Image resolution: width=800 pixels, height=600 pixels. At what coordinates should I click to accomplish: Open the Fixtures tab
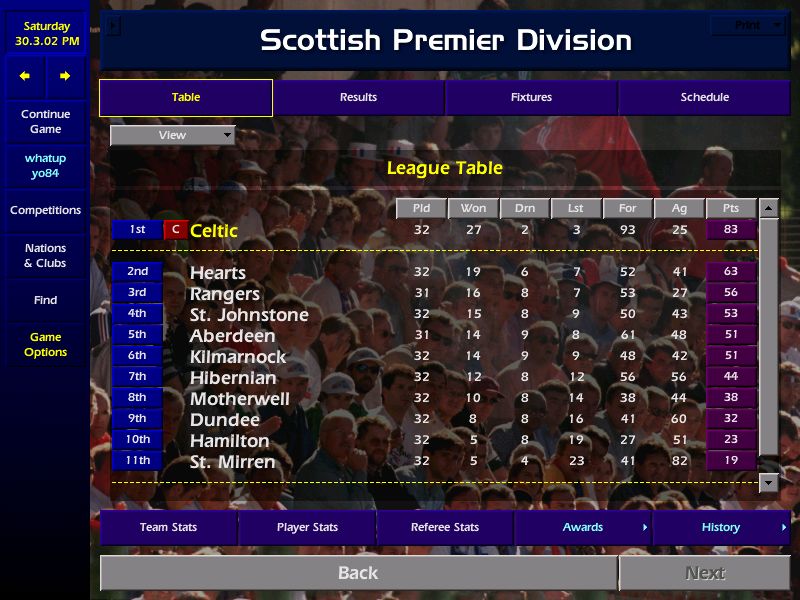tap(531, 98)
